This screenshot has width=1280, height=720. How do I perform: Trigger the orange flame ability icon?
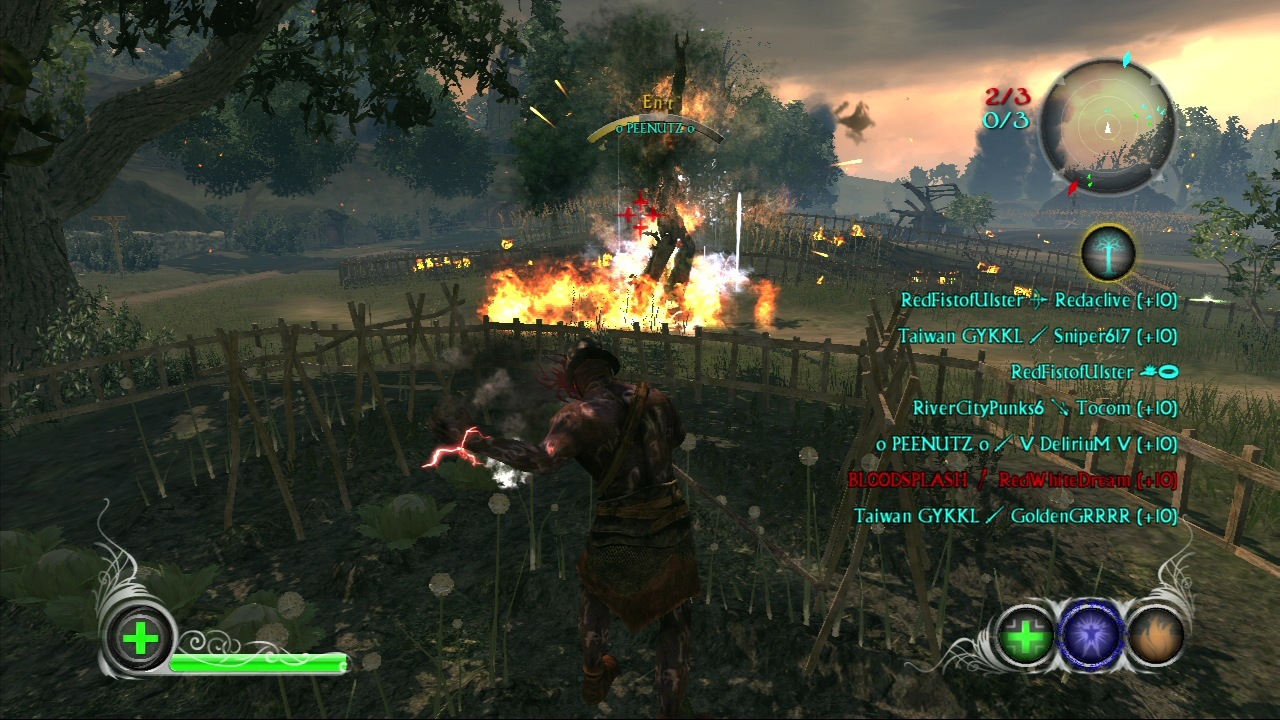(x=1156, y=636)
